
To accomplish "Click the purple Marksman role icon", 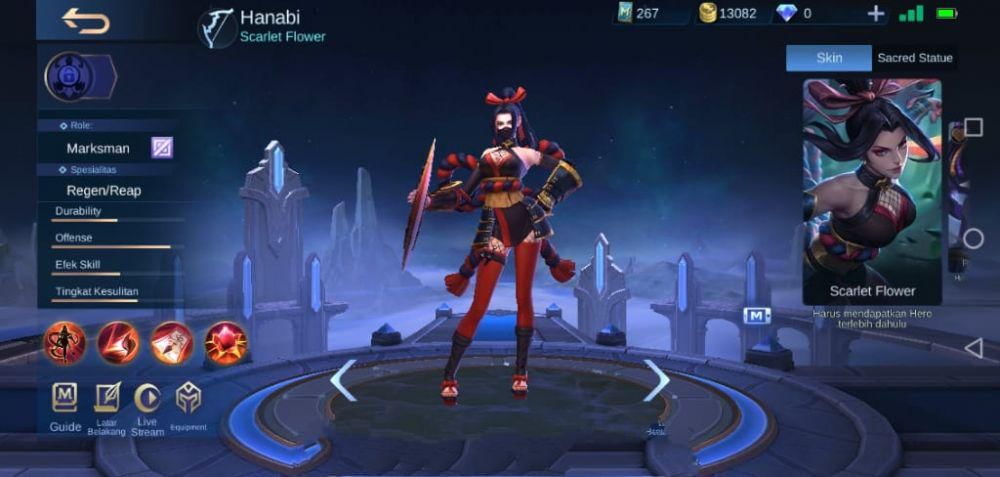I will tap(162, 148).
